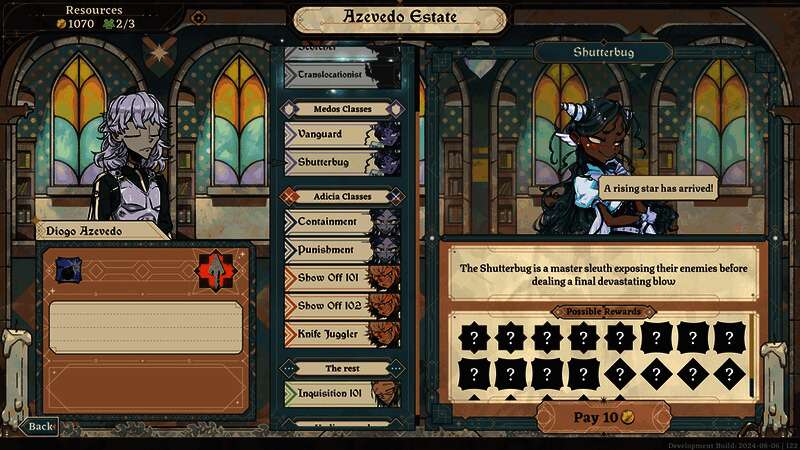Click the Possible Rewards scrollbar
This screenshot has height=450, width=800.
(x=753, y=352)
